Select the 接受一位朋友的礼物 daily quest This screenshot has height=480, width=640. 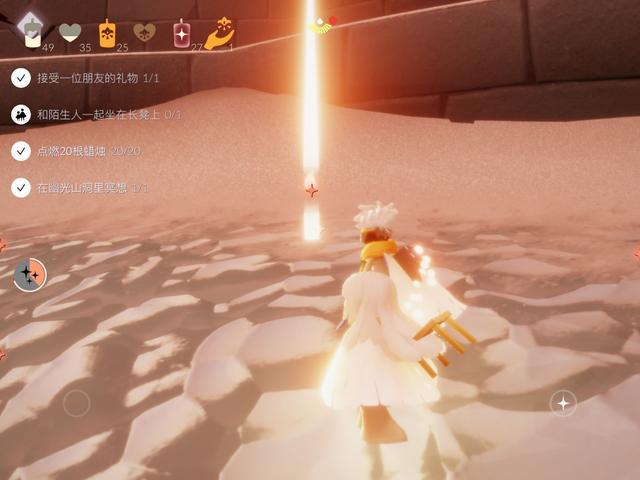[x=90, y=77]
